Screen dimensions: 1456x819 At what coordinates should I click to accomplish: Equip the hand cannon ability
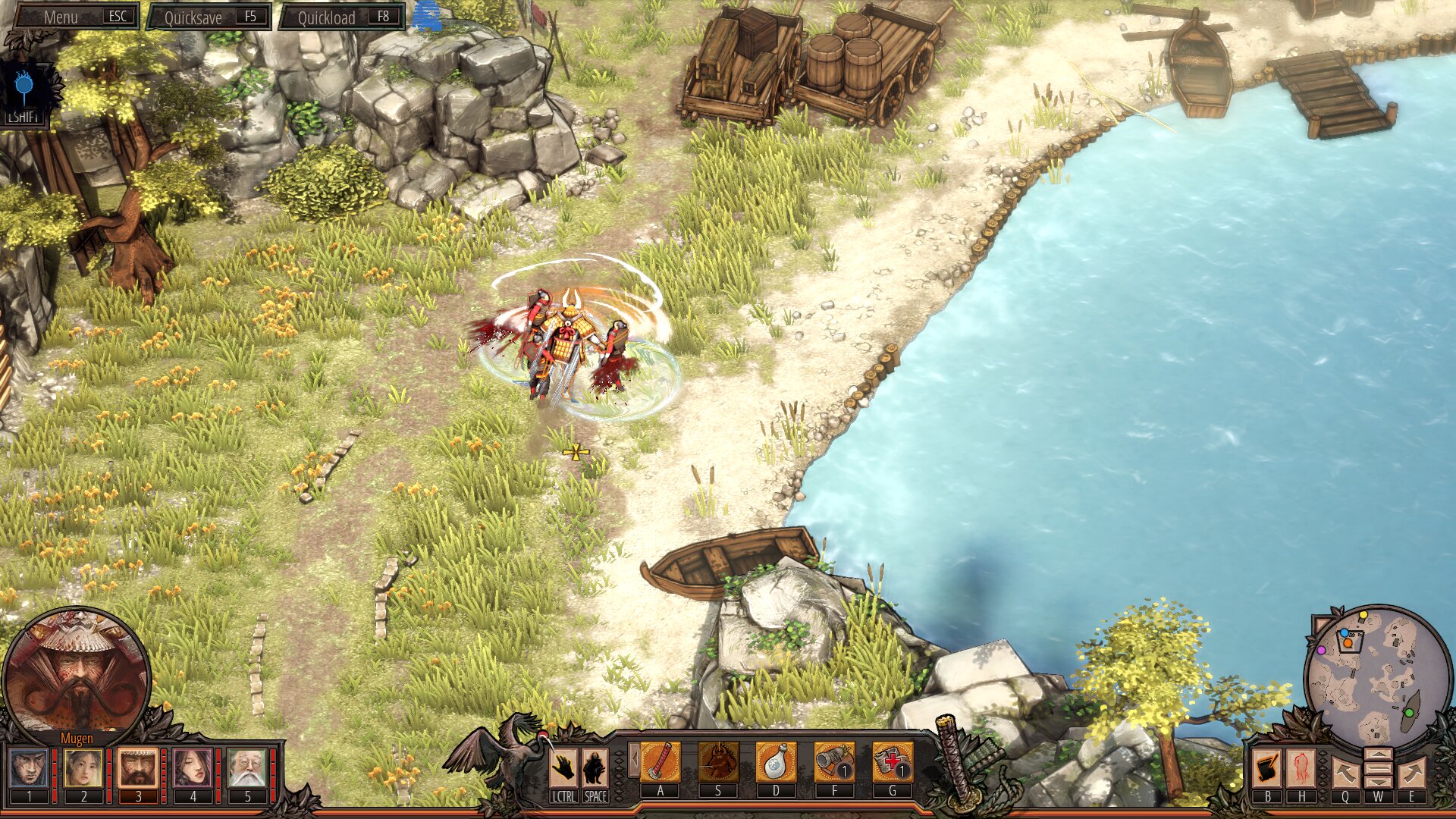click(x=834, y=762)
